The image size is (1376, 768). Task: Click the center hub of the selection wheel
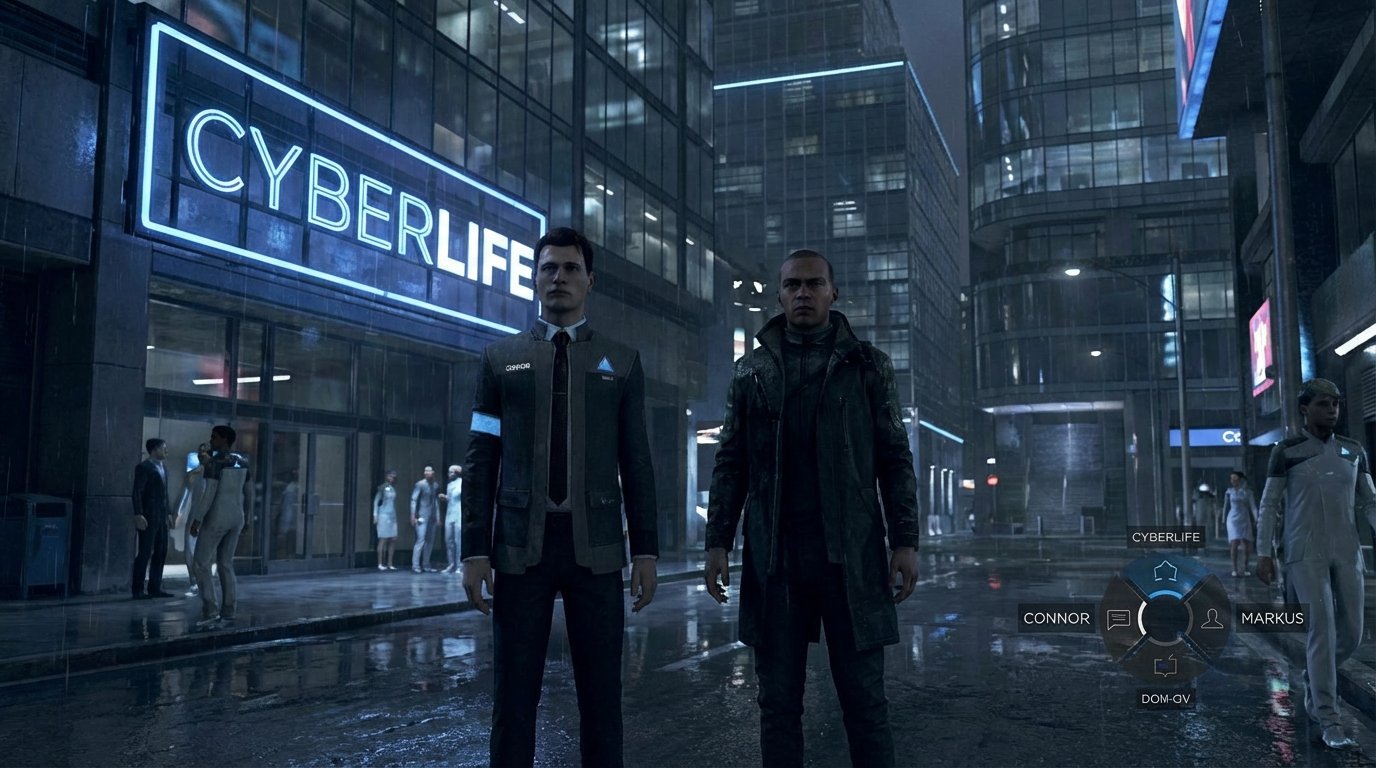[1164, 619]
